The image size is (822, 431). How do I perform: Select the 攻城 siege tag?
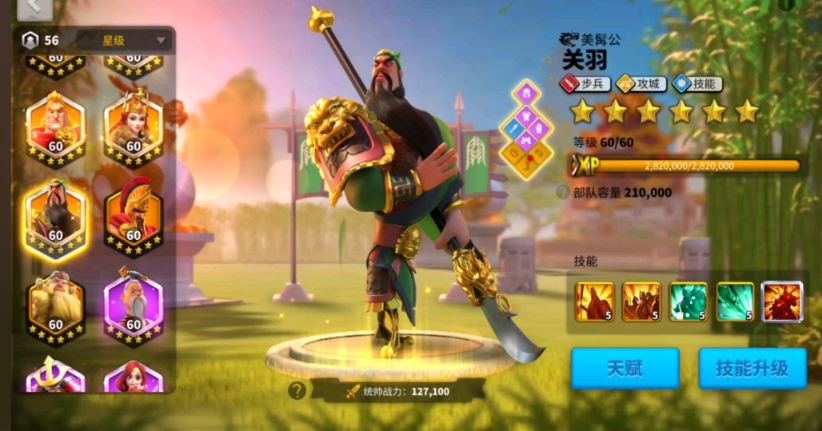(x=638, y=85)
